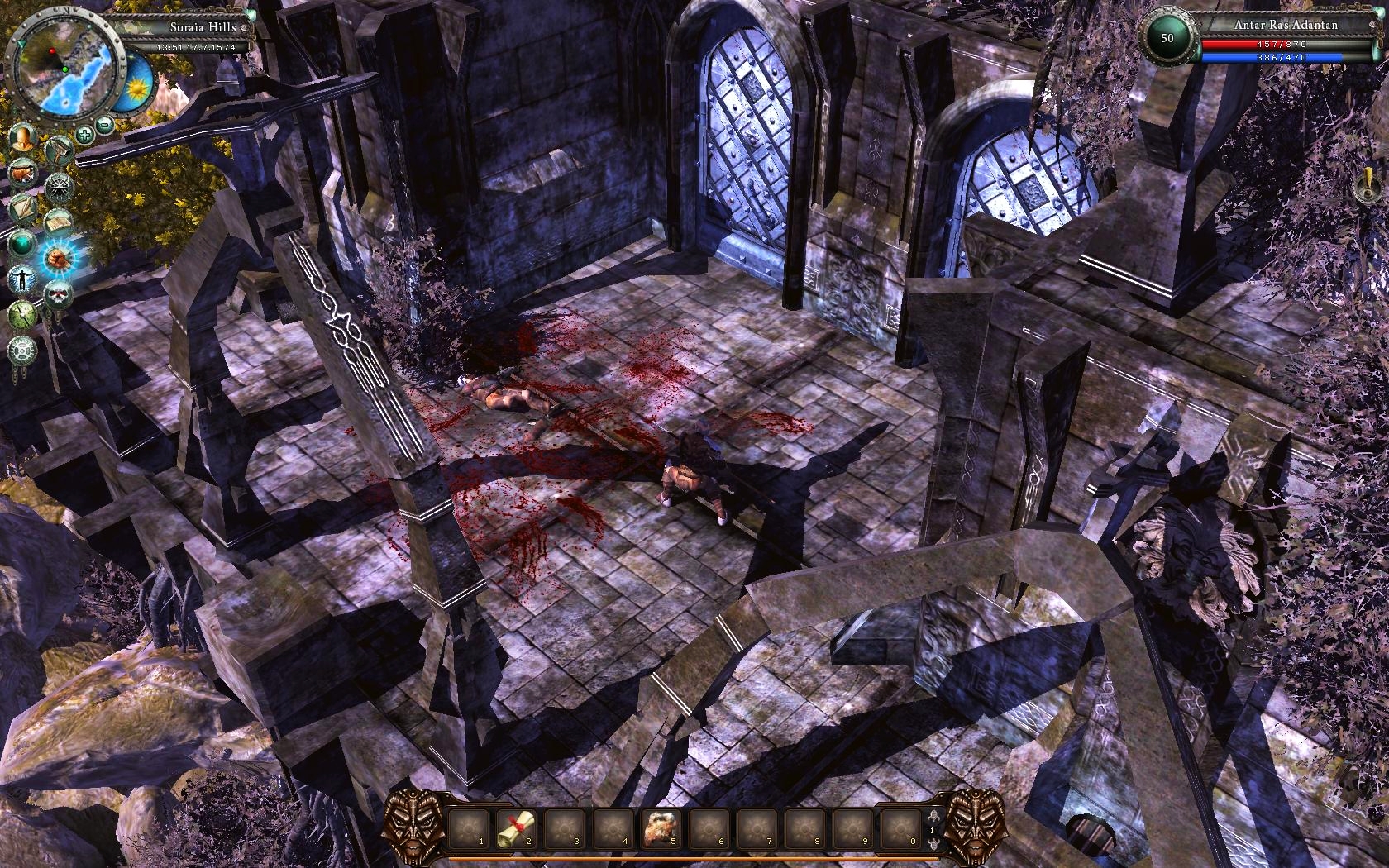Click the standing figure silhouette icon
The image size is (1389, 868).
[x=21, y=279]
